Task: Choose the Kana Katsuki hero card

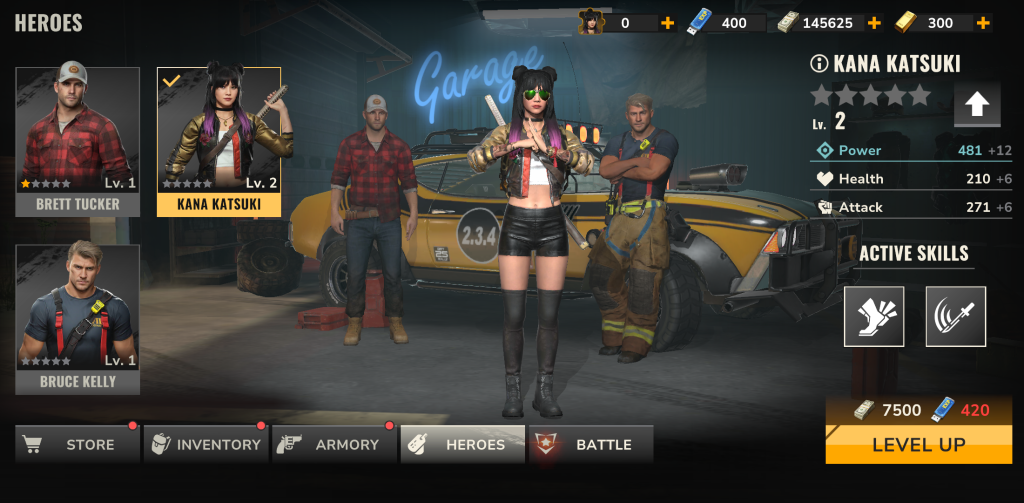Action: [219, 142]
